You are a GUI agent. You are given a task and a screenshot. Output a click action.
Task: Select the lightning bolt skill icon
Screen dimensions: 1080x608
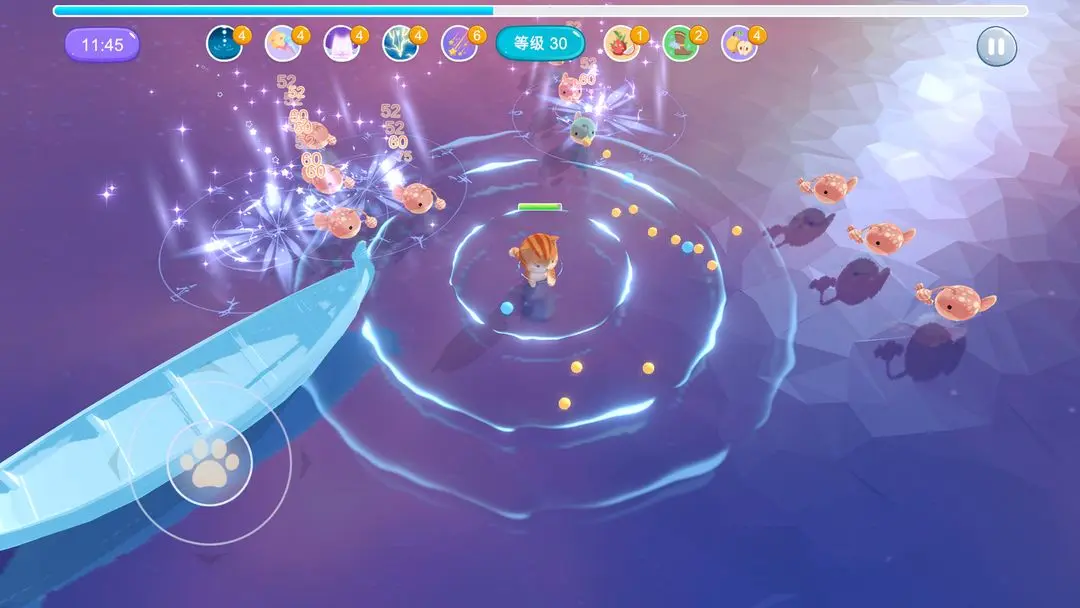400,44
